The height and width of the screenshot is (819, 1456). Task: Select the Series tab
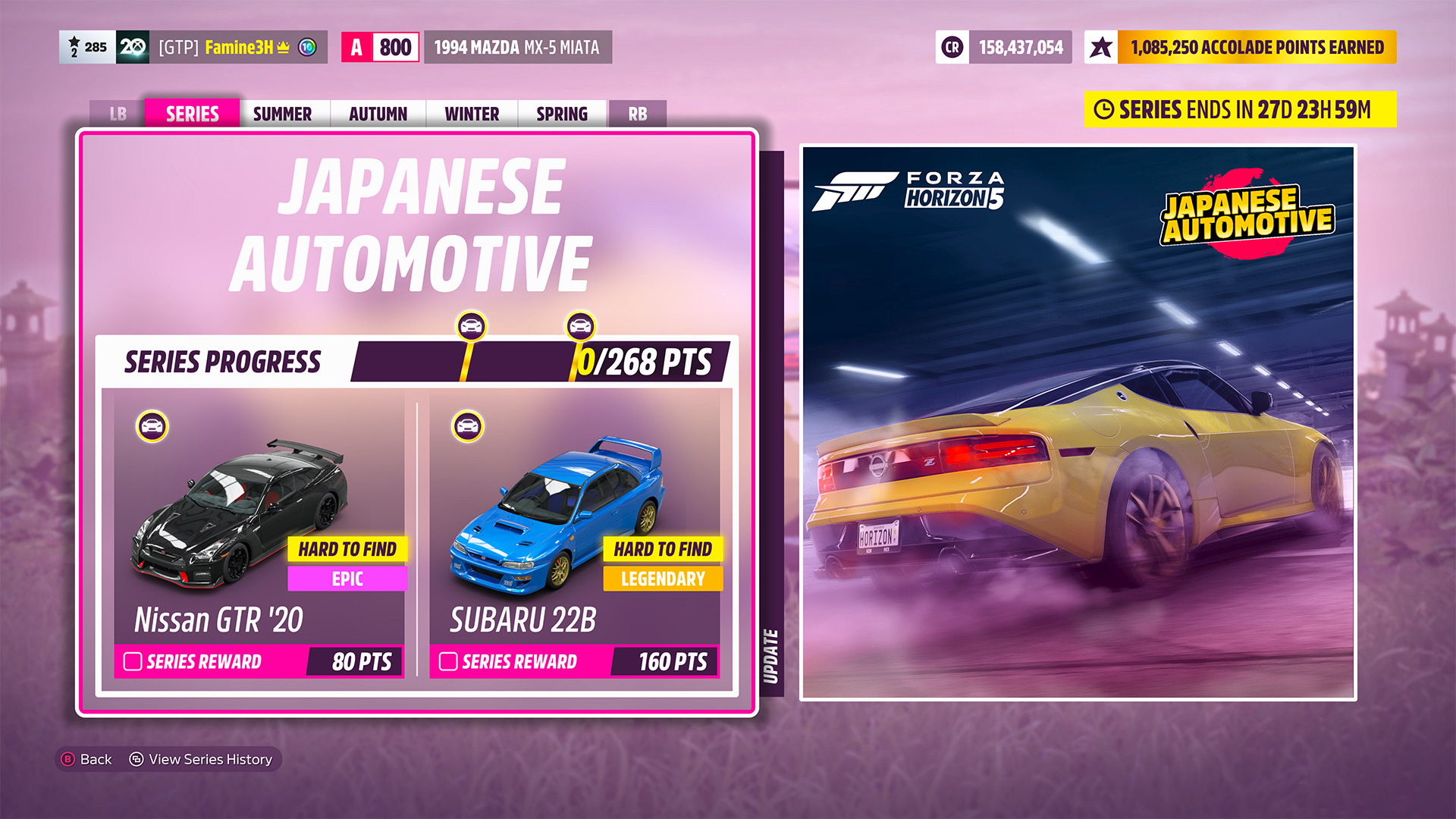click(x=191, y=114)
